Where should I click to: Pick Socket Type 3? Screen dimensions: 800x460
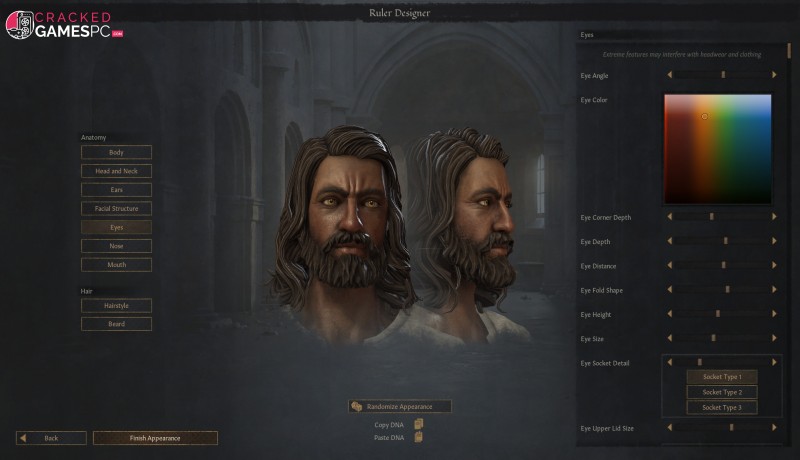pos(721,407)
